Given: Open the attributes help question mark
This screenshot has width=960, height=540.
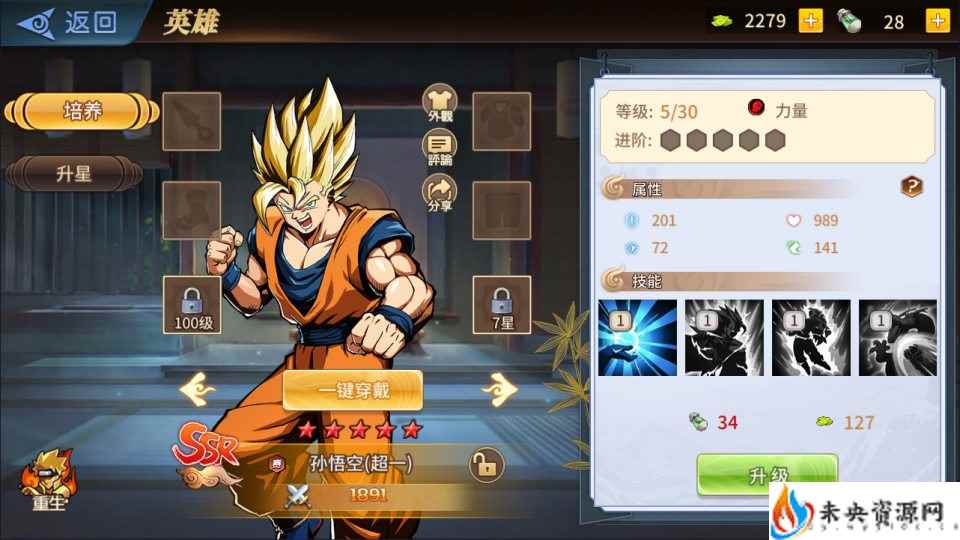Looking at the screenshot, I should (x=911, y=186).
